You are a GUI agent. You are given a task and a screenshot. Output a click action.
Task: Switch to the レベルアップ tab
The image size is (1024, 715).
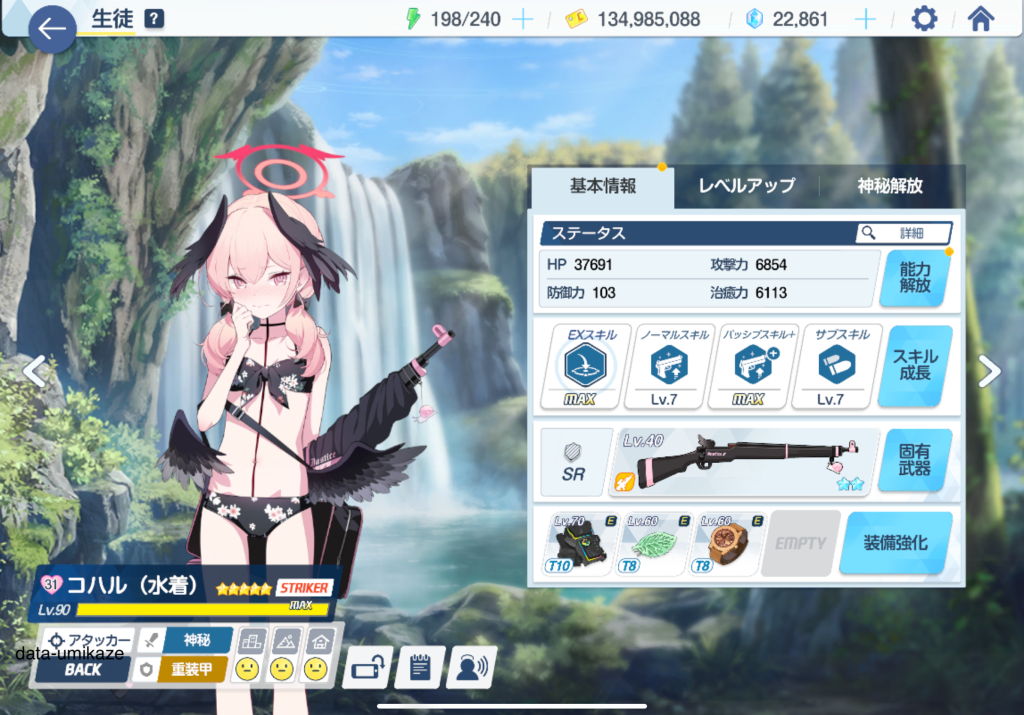746,186
